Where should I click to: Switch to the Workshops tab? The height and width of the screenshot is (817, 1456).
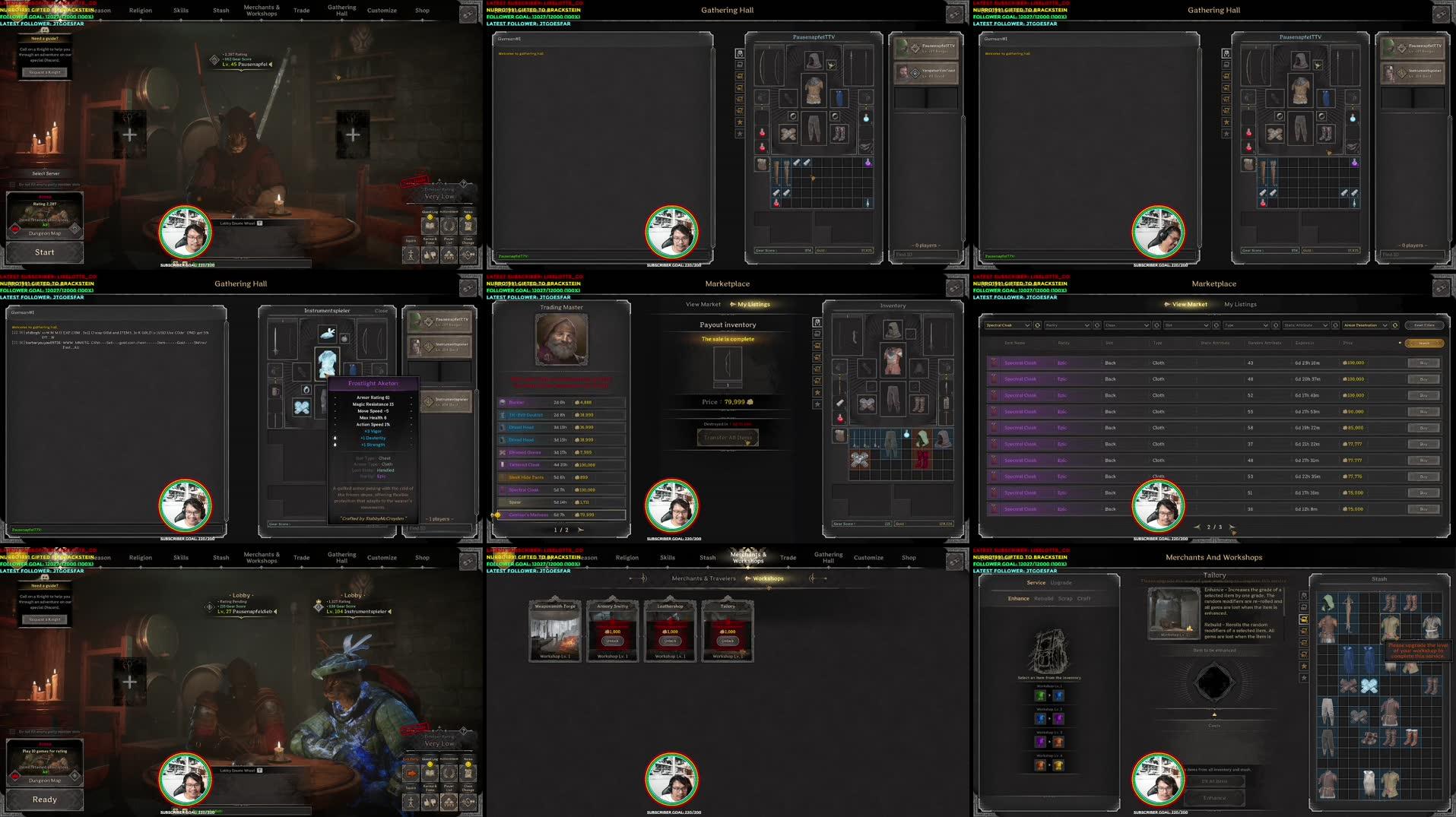(767, 578)
